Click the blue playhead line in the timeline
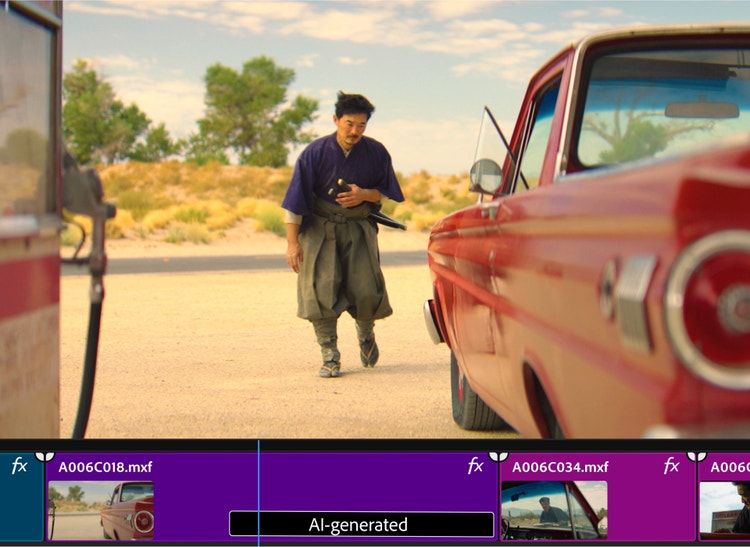This screenshot has width=750, height=547. pos(258,490)
